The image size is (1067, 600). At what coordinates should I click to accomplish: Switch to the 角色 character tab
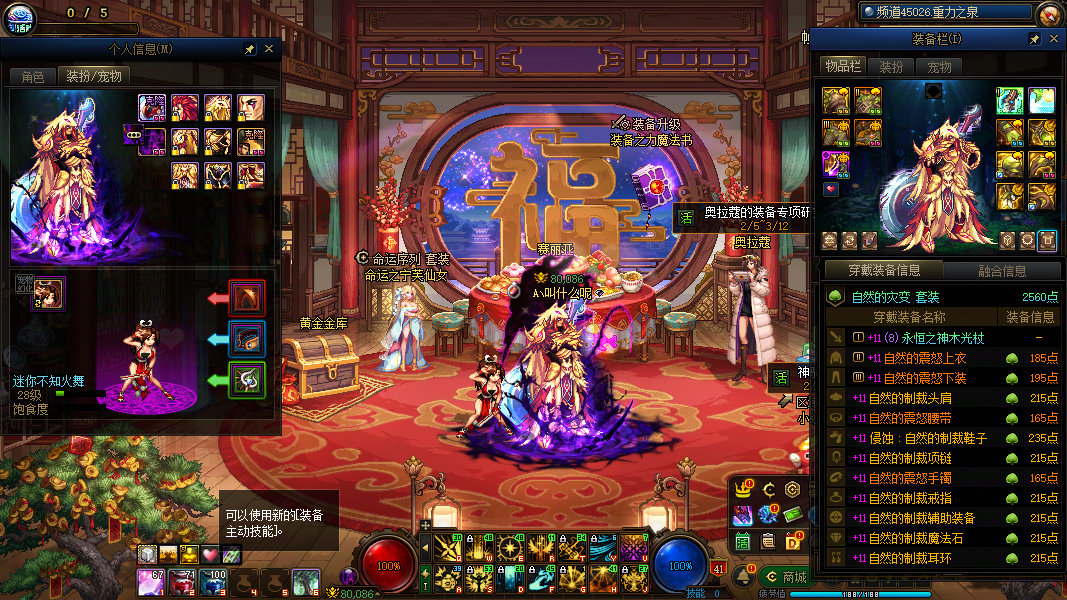point(32,76)
